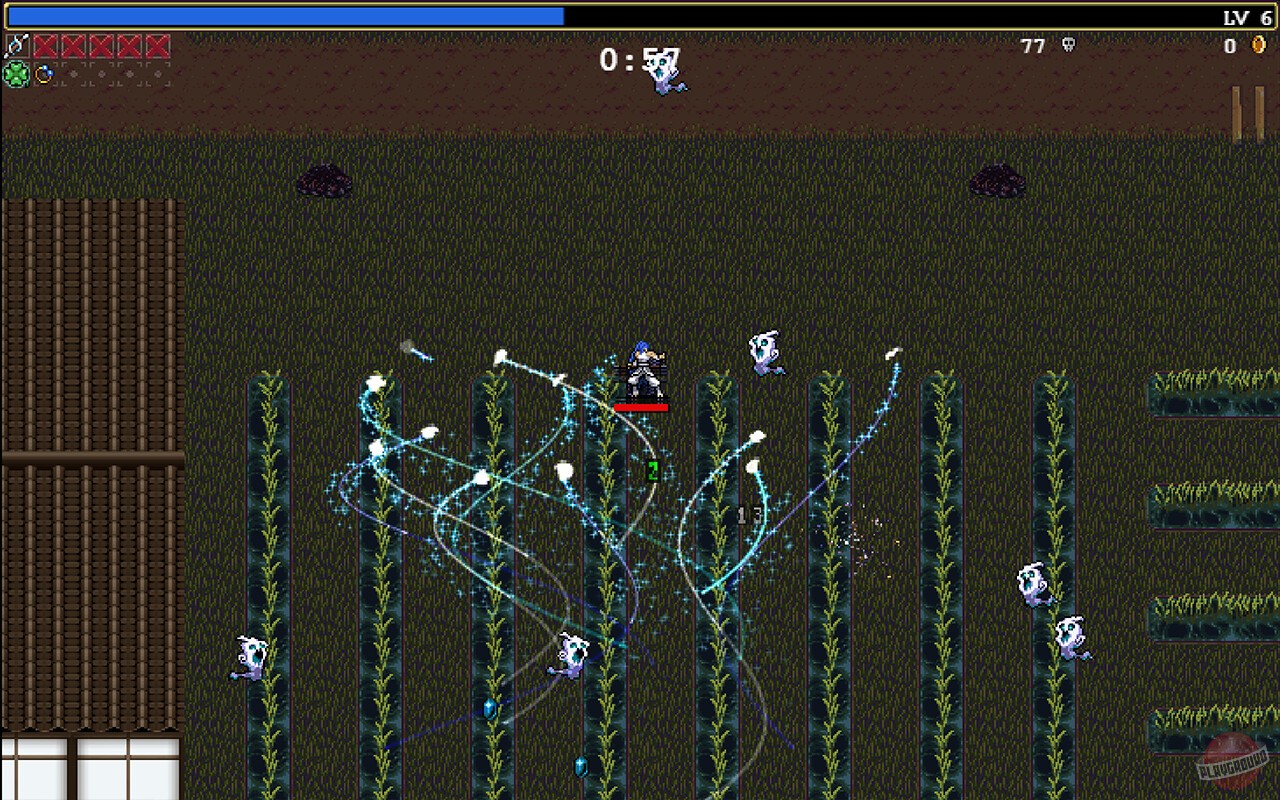Click the ghost enemy near the timer
1280x800 pixels.
tap(665, 75)
